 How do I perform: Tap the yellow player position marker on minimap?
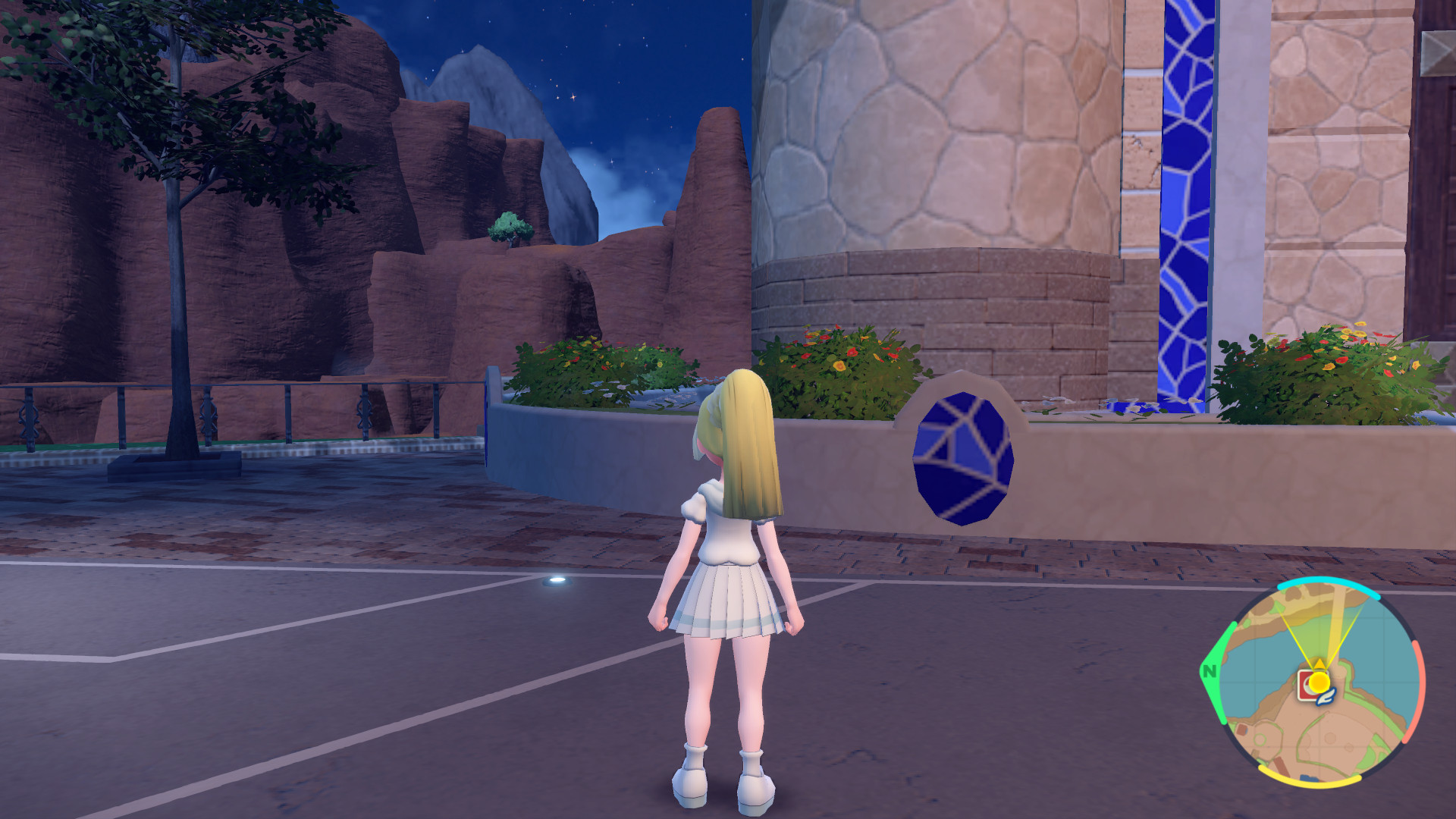click(x=1319, y=682)
